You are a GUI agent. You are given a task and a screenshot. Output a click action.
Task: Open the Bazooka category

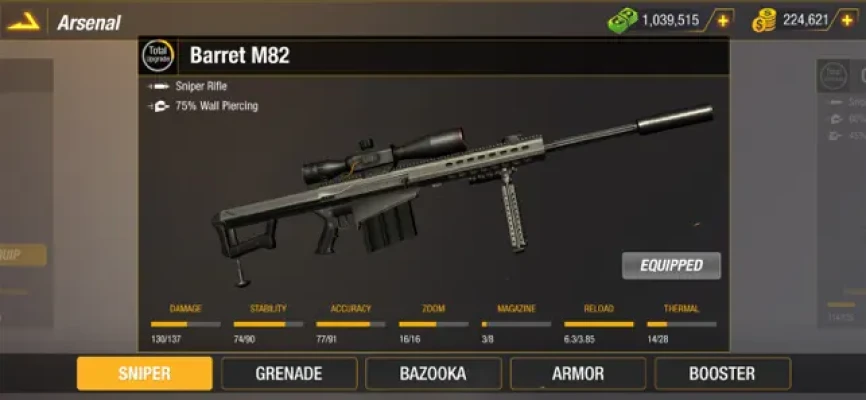[433, 374]
